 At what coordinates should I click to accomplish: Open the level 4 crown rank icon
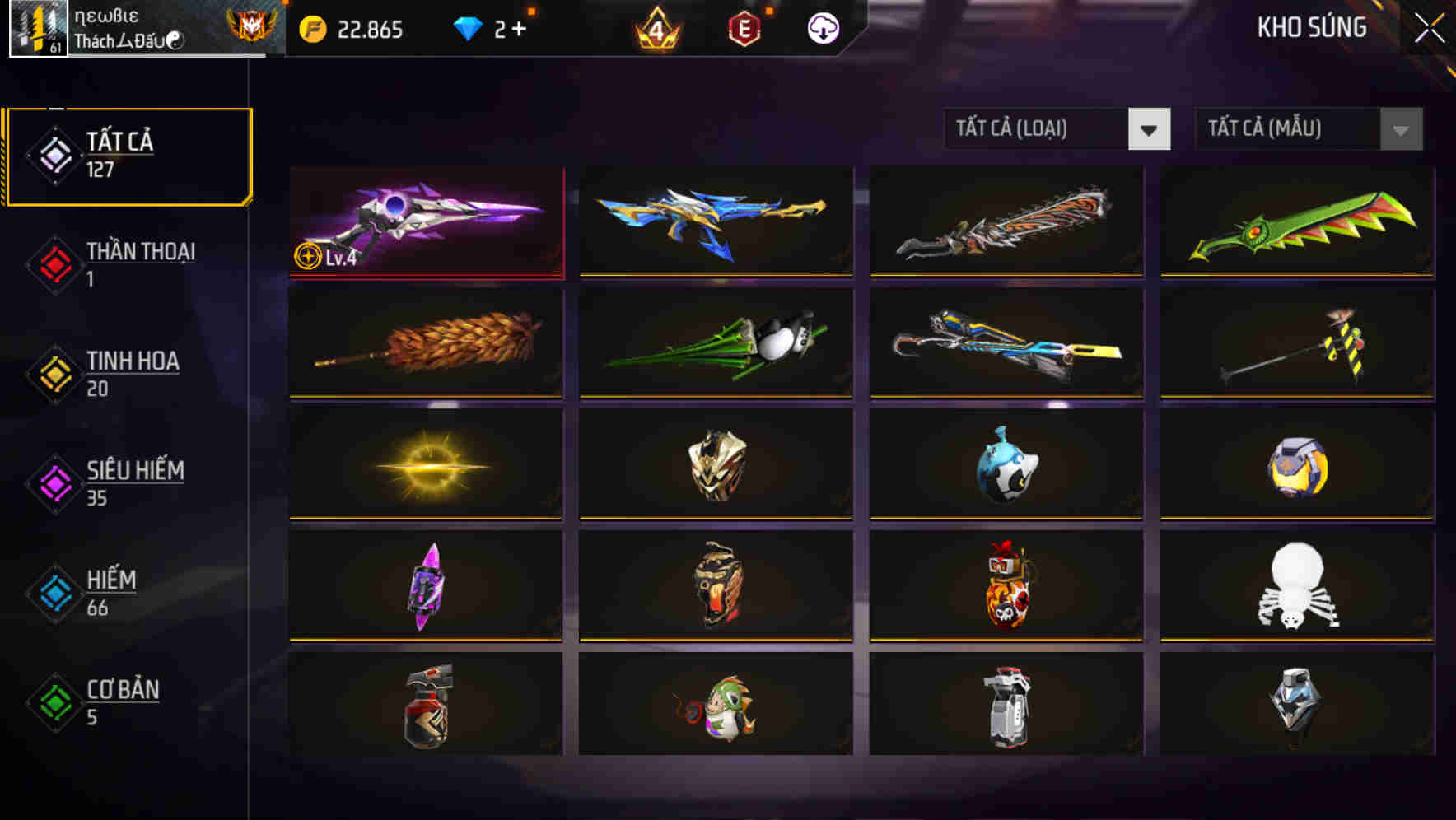pos(655,27)
